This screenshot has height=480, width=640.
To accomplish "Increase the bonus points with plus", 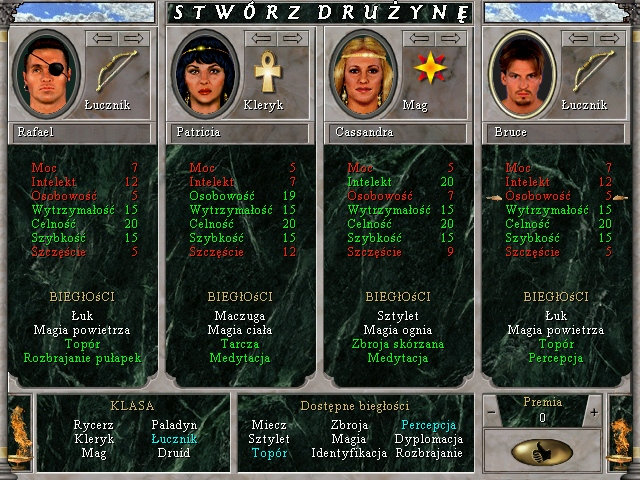I will tap(593, 412).
